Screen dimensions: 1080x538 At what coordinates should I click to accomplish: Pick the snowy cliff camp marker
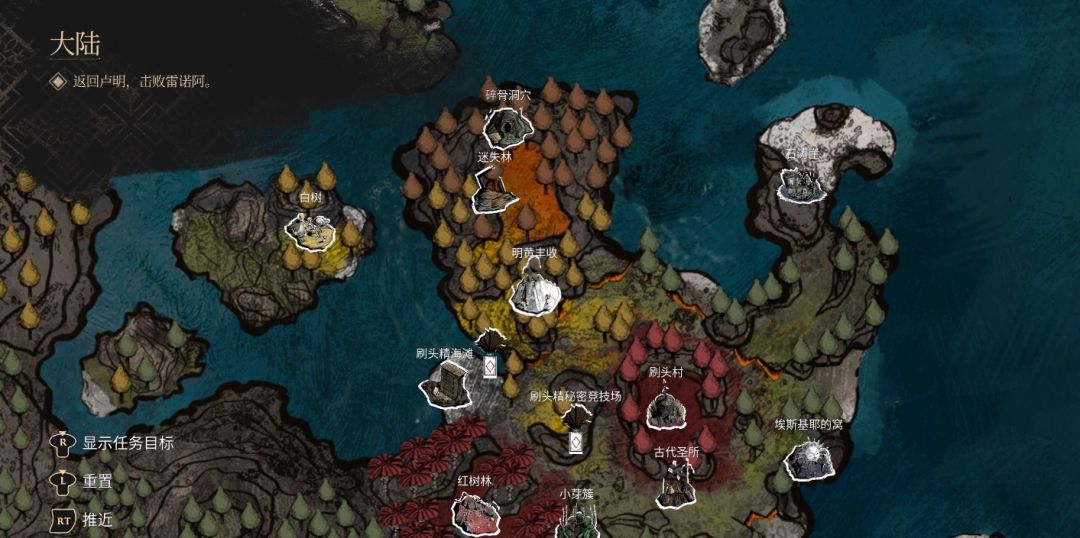802,183
